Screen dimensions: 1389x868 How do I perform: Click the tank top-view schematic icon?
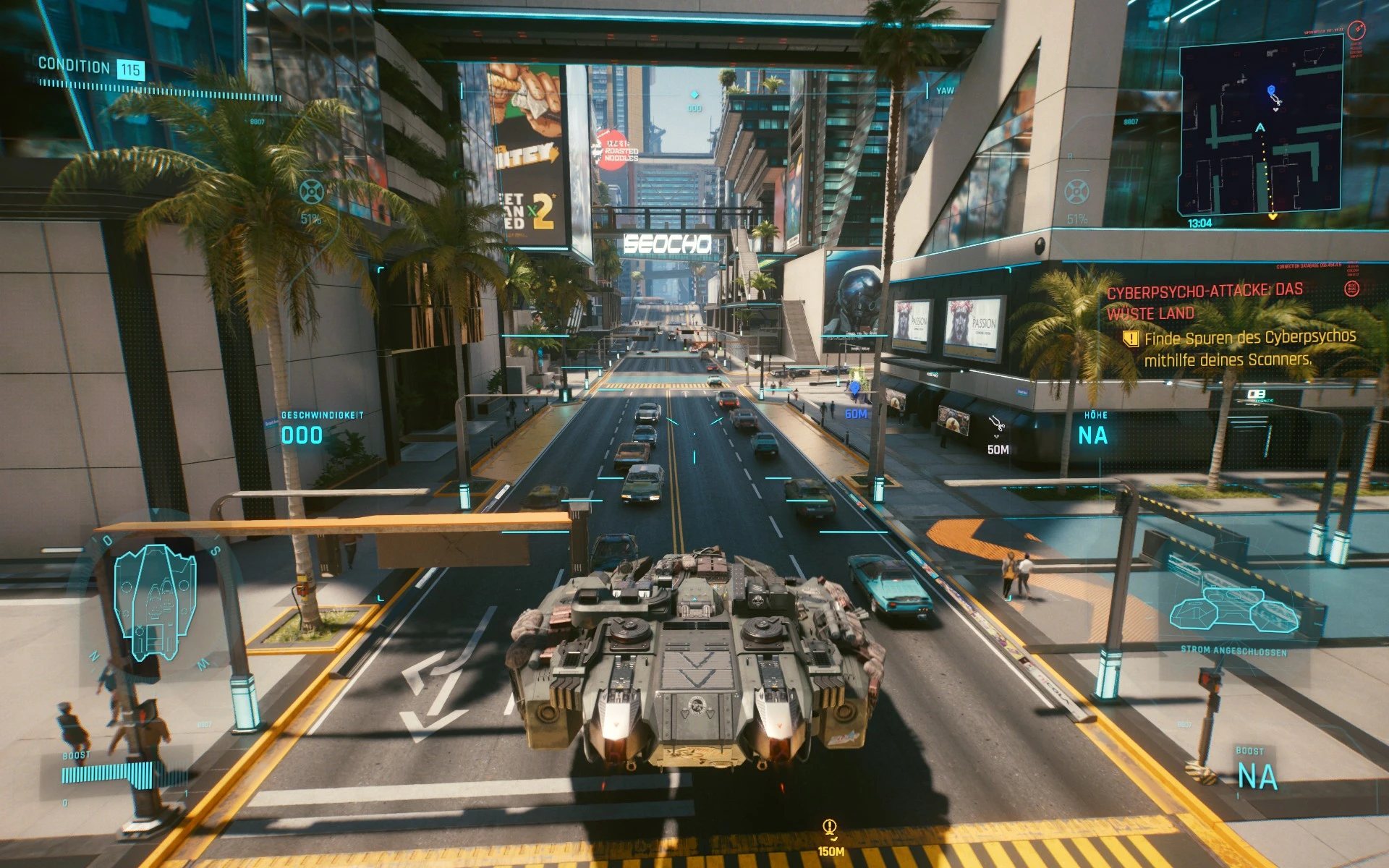tap(154, 602)
